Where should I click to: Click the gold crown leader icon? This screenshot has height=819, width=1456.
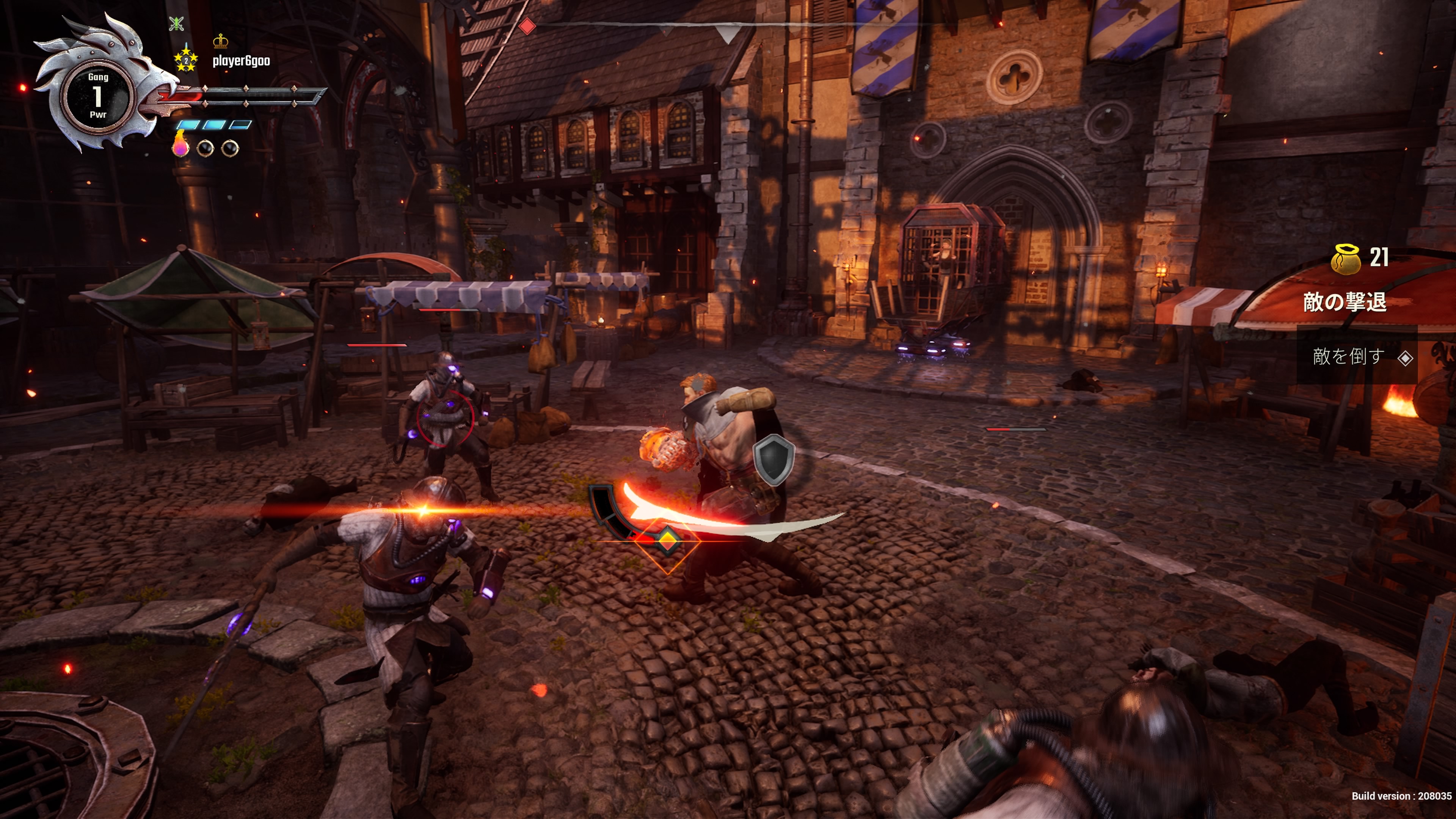(x=220, y=41)
